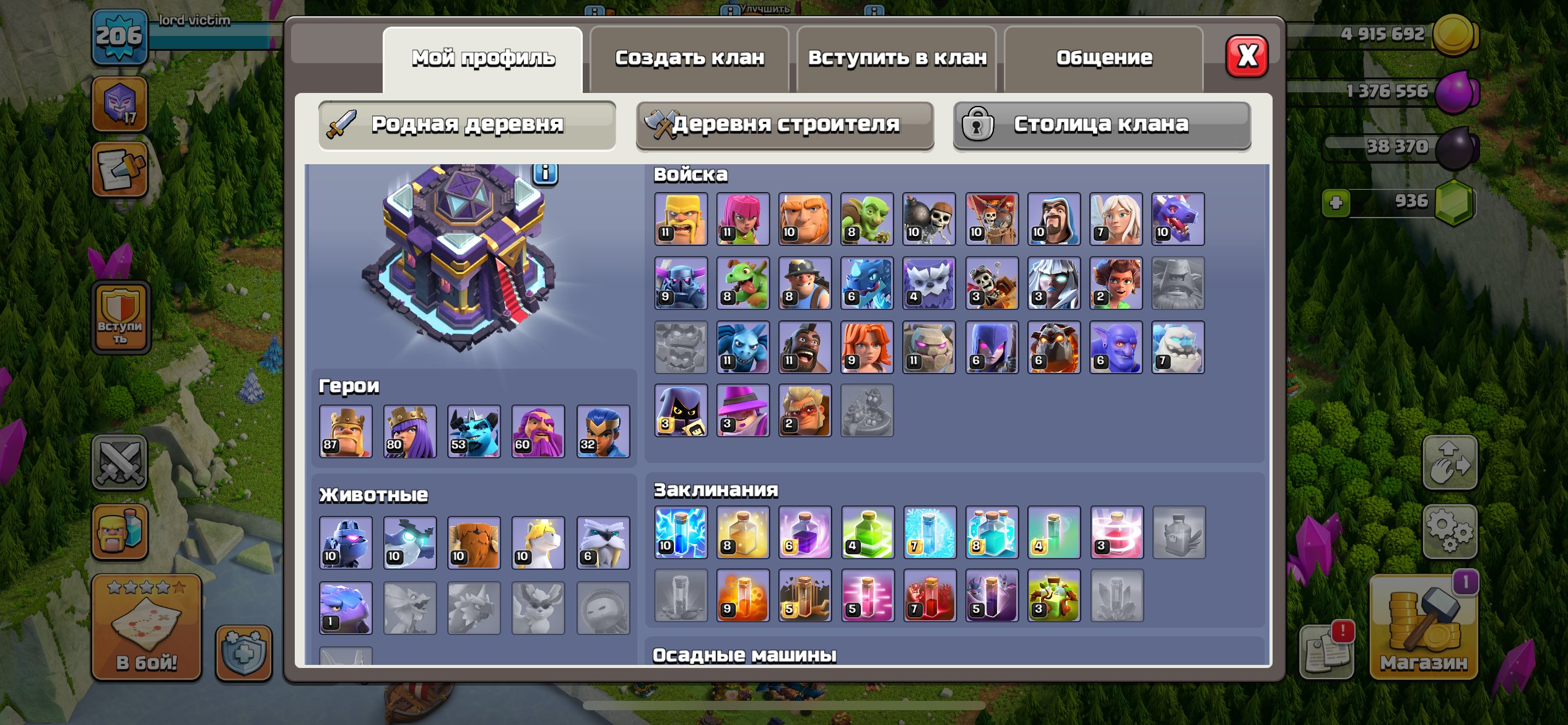Open the barbarian boost potion icon
Image resolution: width=1568 pixels, height=725 pixels.
(120, 532)
